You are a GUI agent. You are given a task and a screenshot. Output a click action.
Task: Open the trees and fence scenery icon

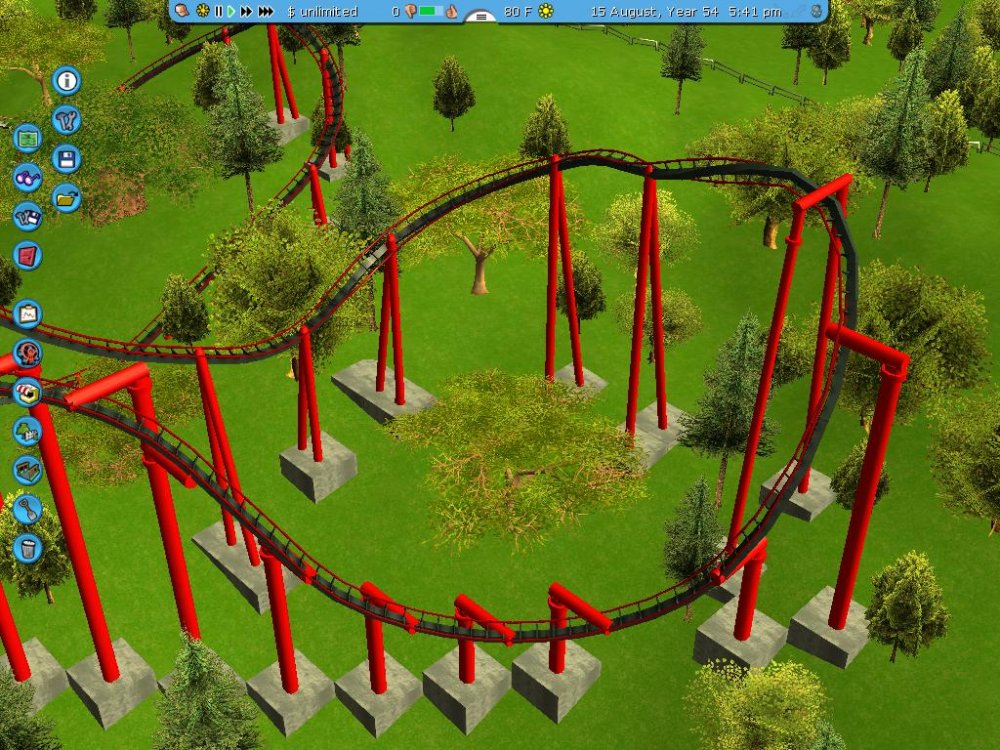click(x=27, y=430)
